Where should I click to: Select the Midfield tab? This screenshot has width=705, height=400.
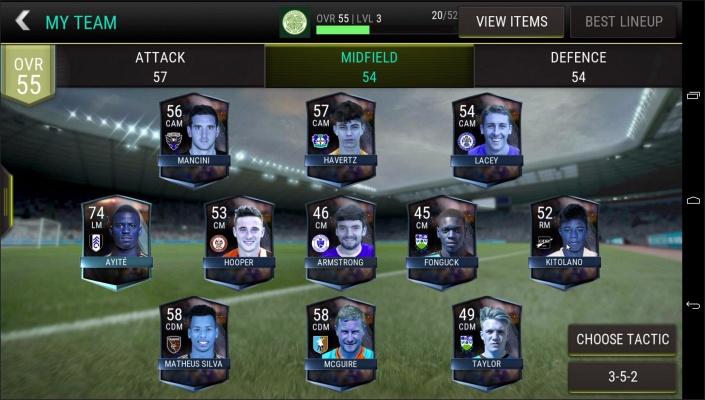[x=369, y=66]
